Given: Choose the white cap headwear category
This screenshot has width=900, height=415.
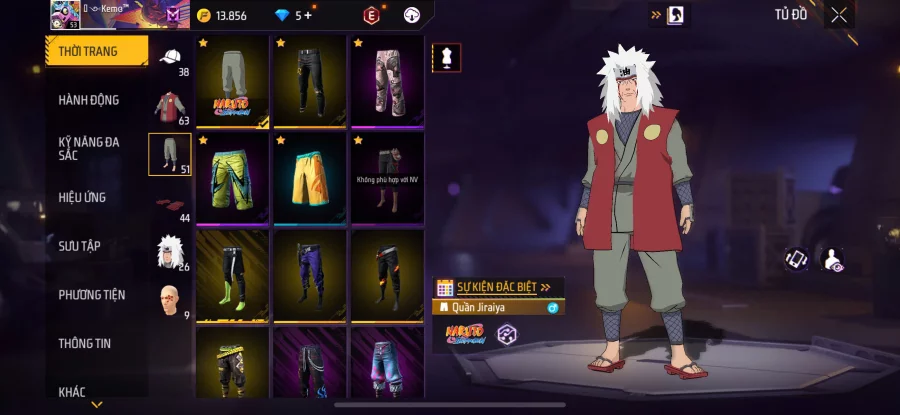Looking at the screenshot, I should tap(170, 58).
